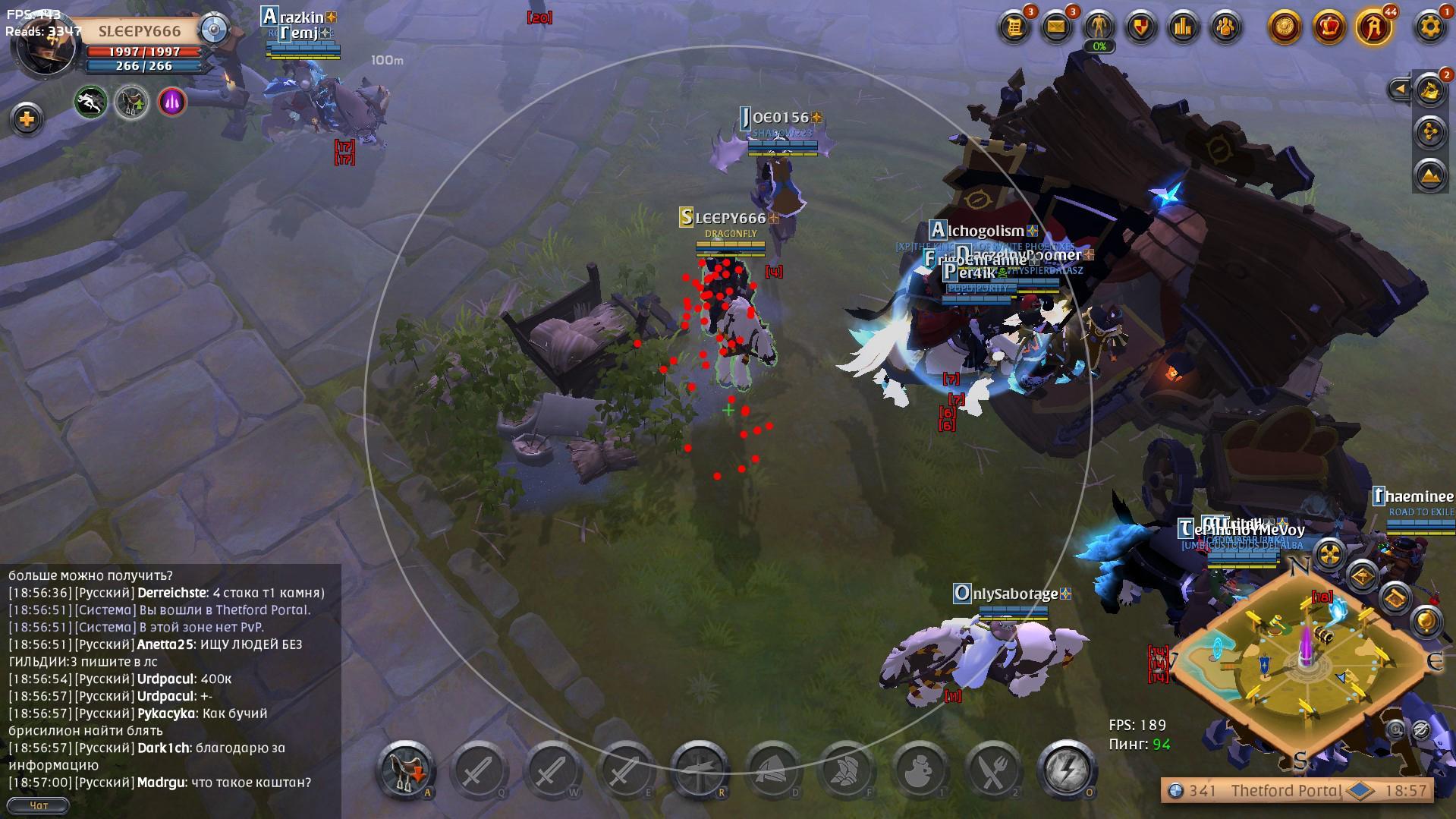This screenshot has height=819, width=1456.
Task: Open the three-people social menu icon
Action: point(1225,28)
